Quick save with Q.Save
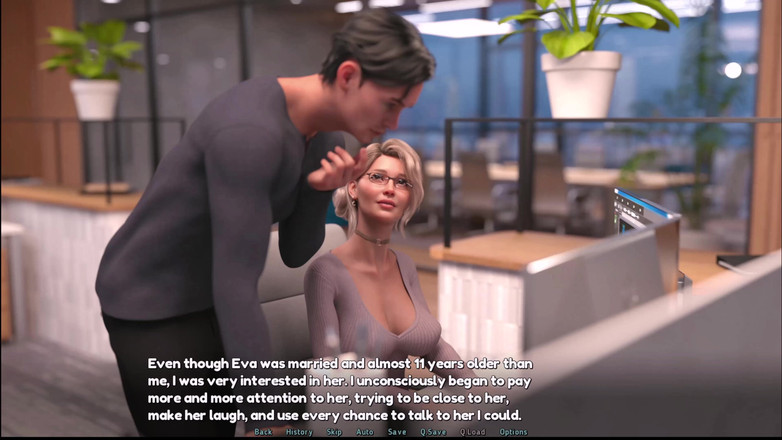782x440 pixels. (433, 432)
